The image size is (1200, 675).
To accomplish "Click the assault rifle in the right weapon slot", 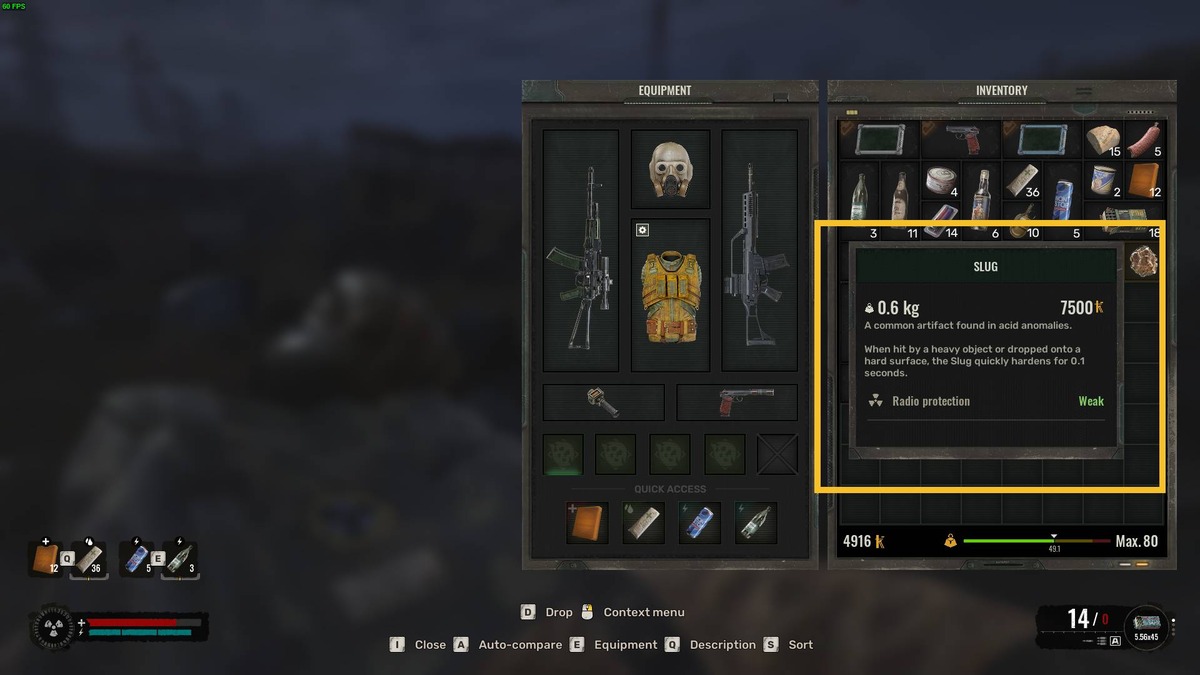I will 759,251.
